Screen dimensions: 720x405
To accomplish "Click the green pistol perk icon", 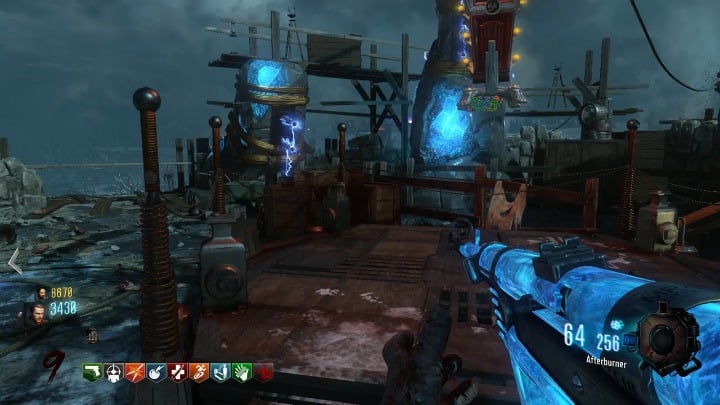I will click(92, 372).
